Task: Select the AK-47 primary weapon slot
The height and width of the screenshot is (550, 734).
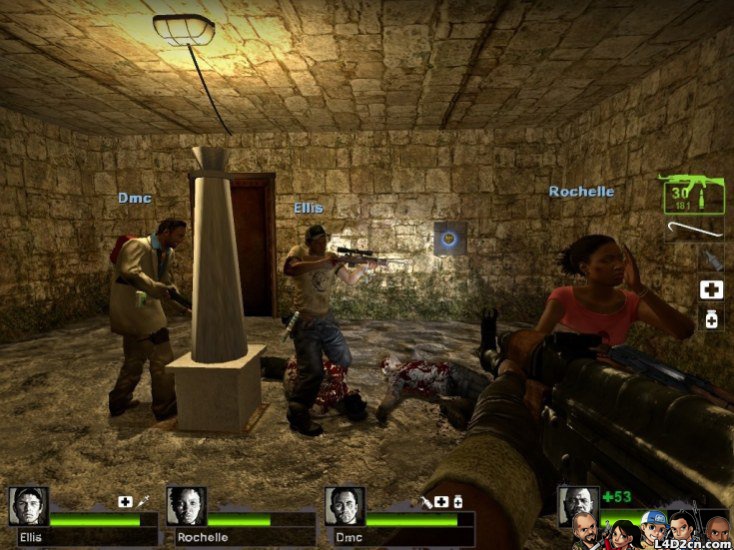Action: [x=692, y=194]
